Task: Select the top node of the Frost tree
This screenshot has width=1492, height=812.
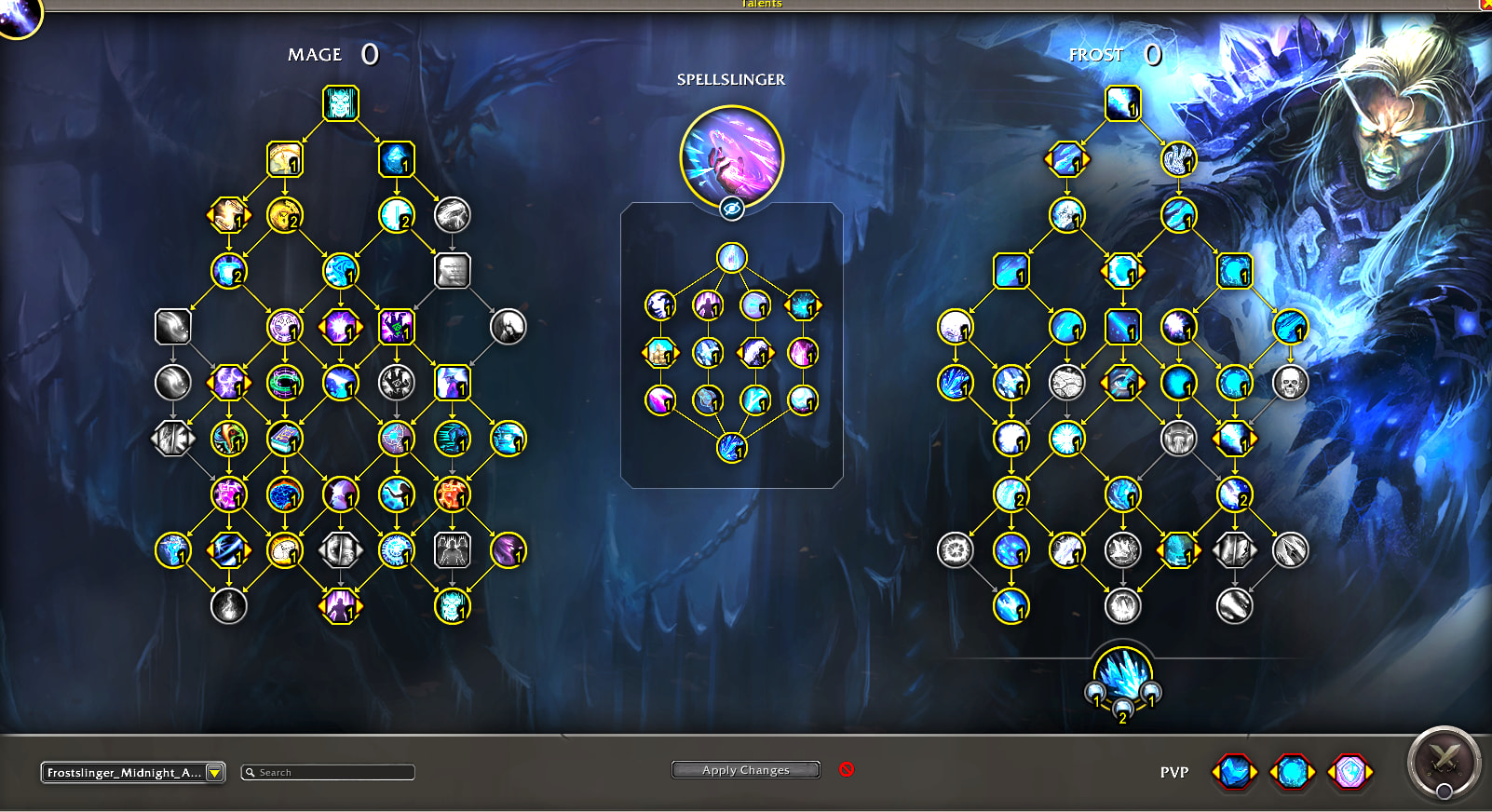Action: point(1122,103)
